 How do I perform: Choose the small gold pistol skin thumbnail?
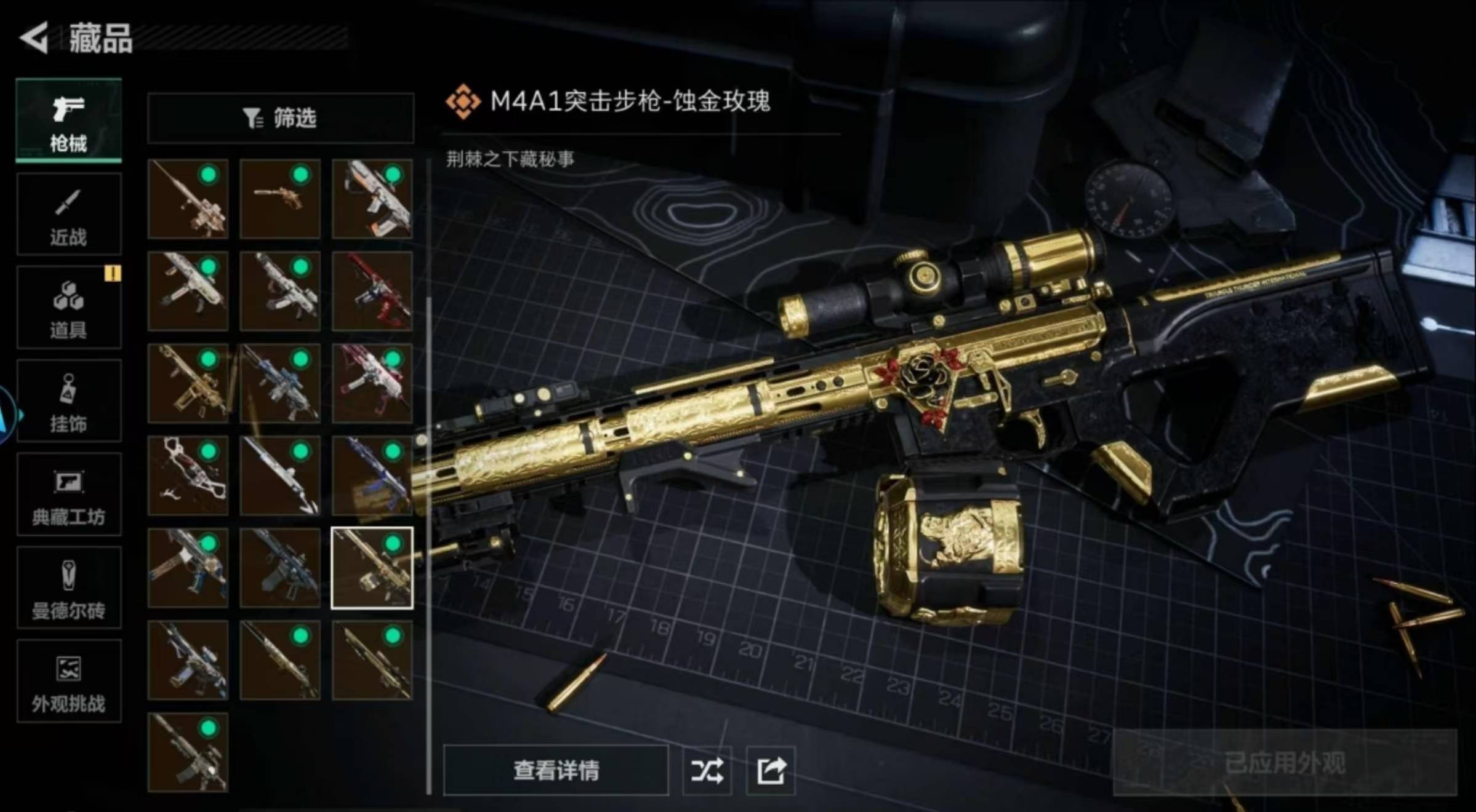280,199
